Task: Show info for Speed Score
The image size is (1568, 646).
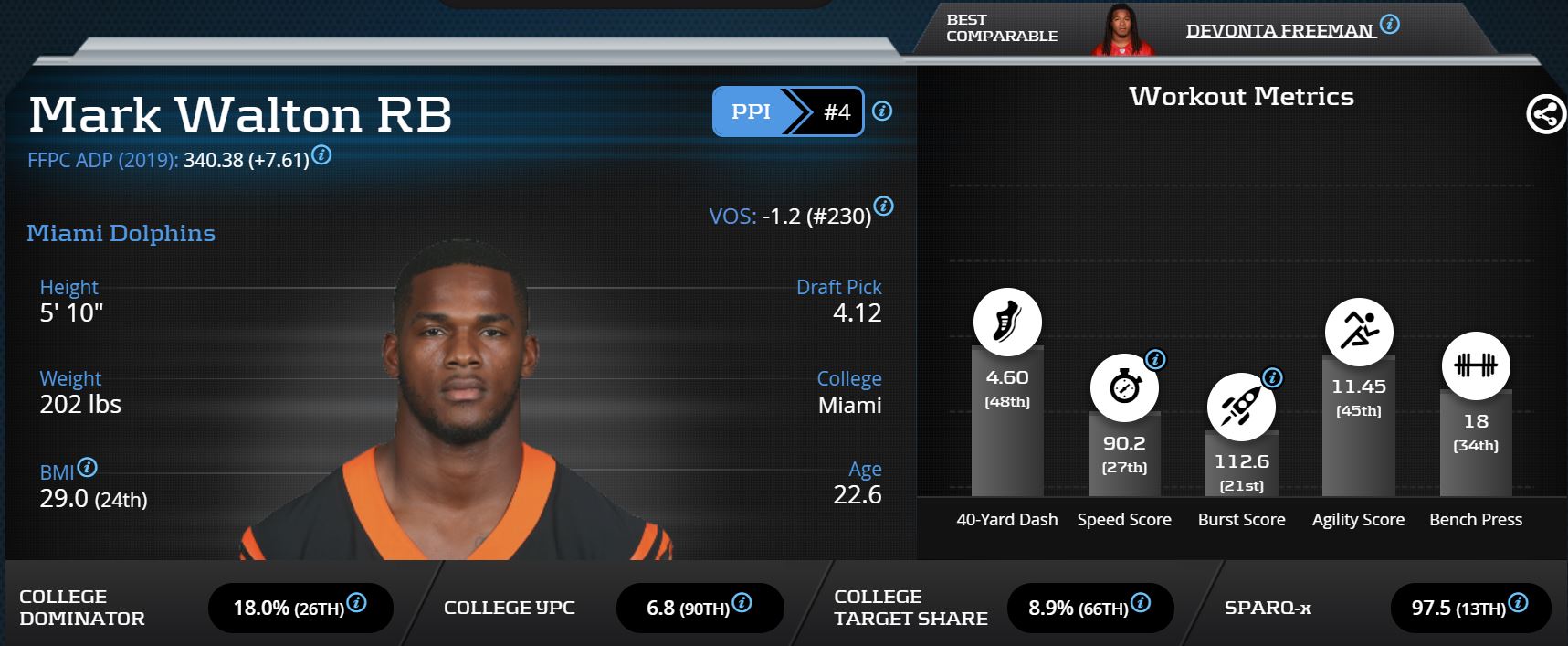Action: coord(1155,360)
